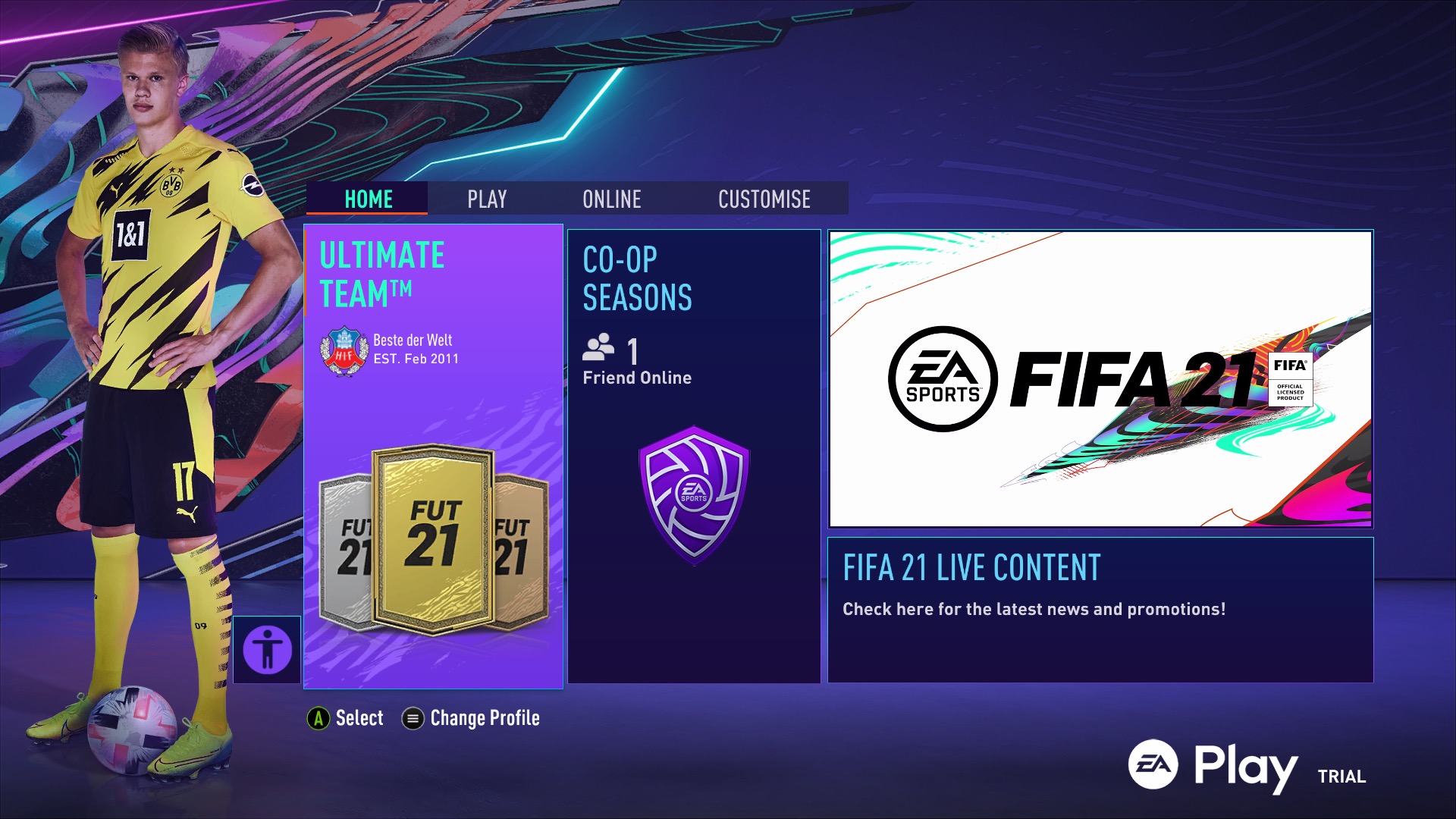
Task: Return to the HOME tab
Action: (369, 199)
